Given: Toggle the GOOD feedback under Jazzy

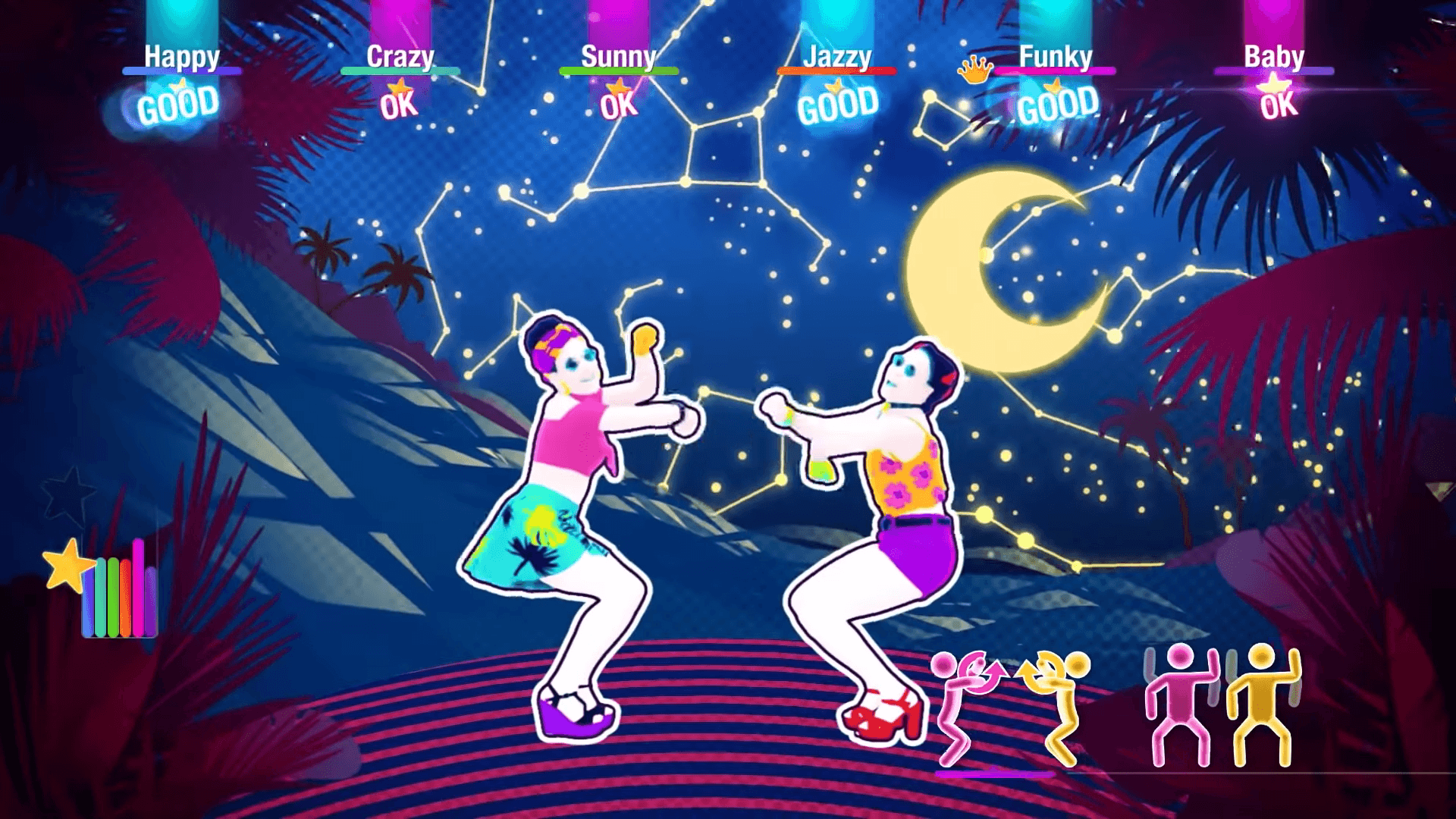Looking at the screenshot, I should 838,102.
